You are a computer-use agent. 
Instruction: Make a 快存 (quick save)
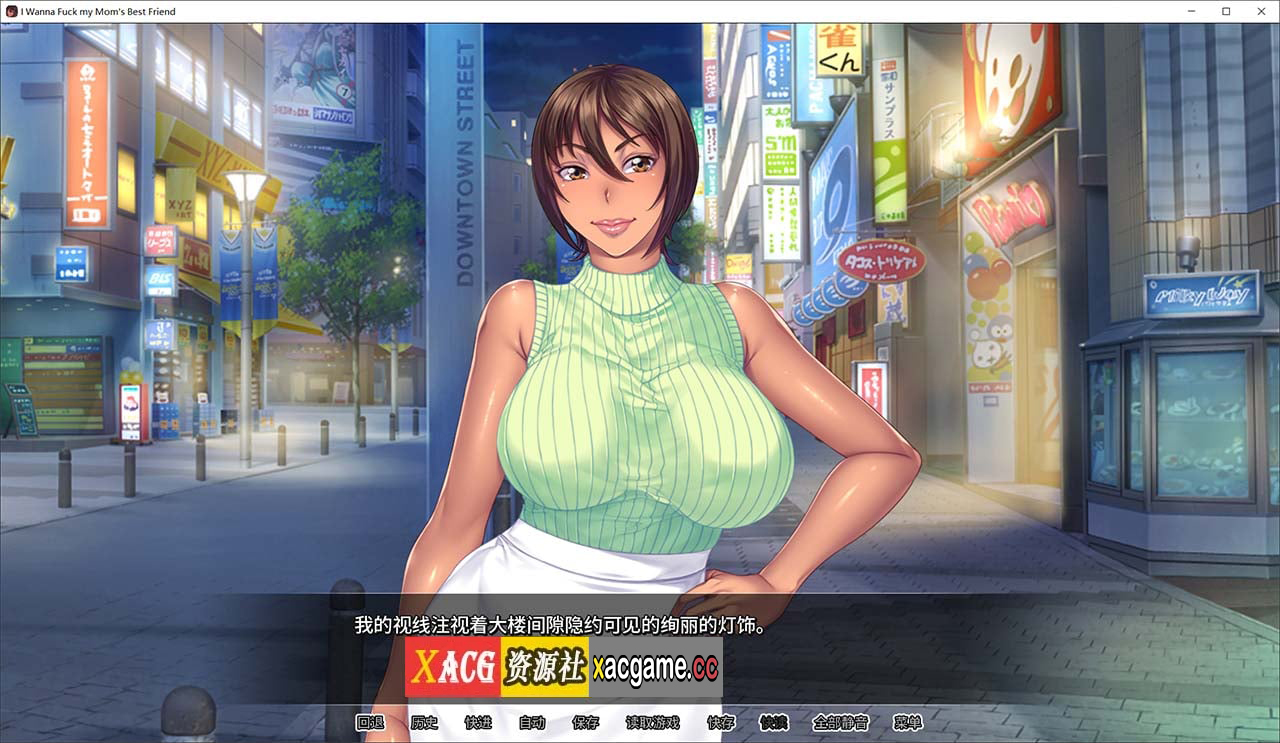click(720, 723)
